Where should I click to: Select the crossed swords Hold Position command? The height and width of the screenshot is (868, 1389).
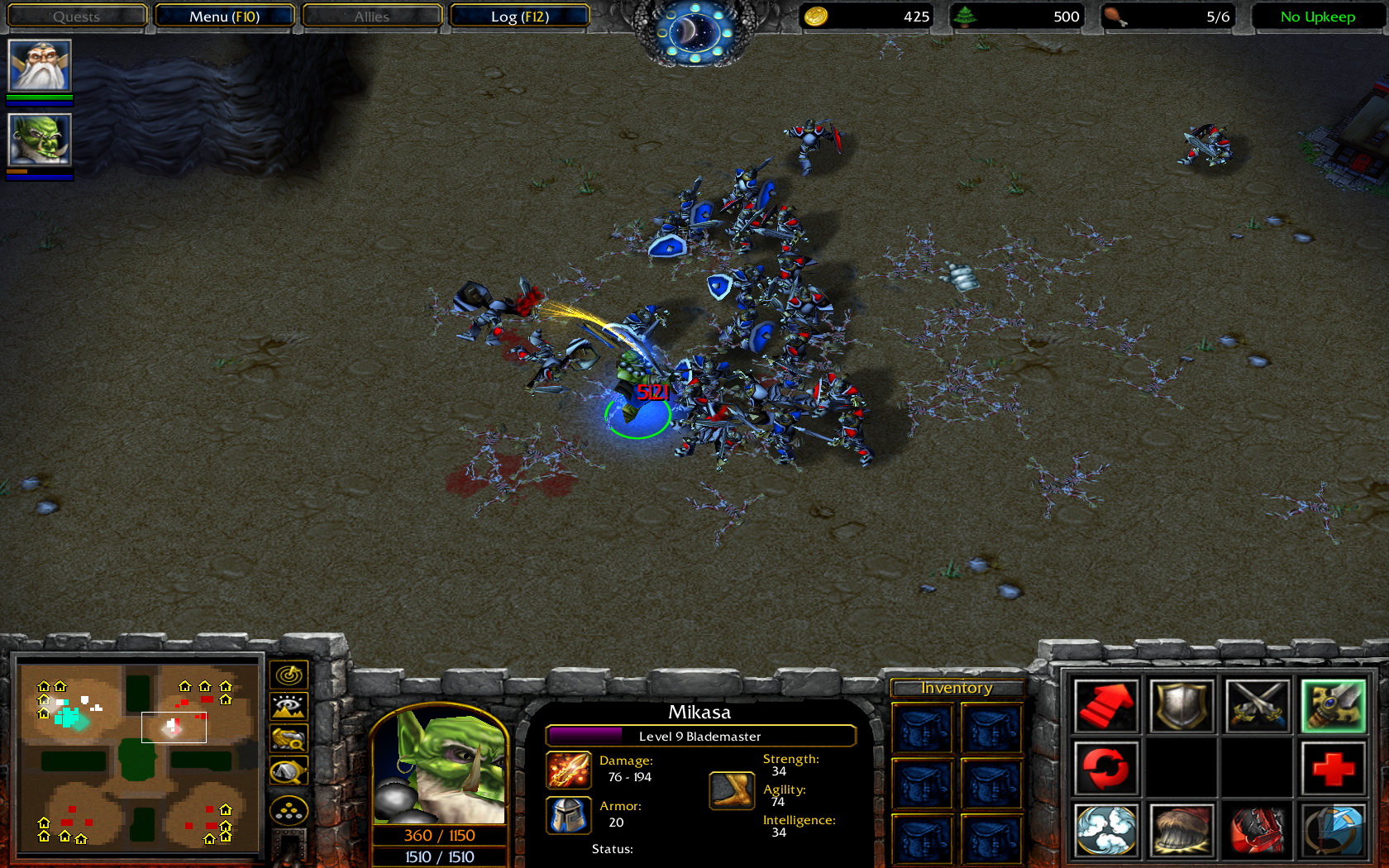[x=1257, y=705]
